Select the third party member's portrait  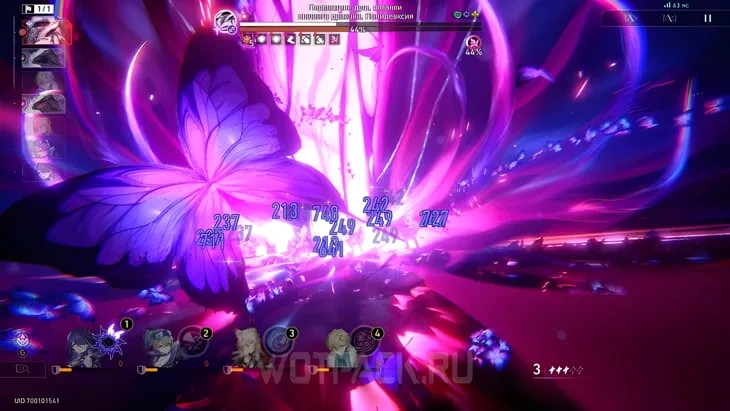click(x=246, y=349)
